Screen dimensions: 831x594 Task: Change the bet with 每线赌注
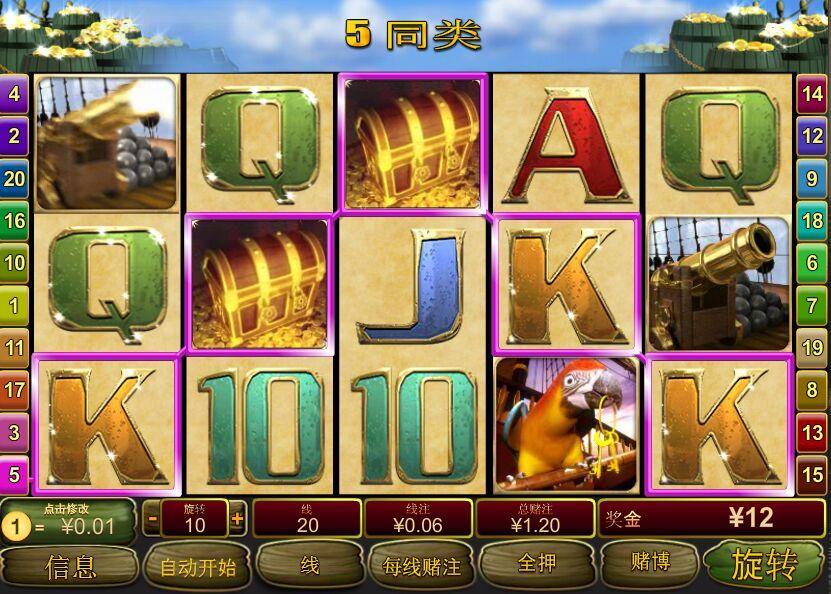422,567
